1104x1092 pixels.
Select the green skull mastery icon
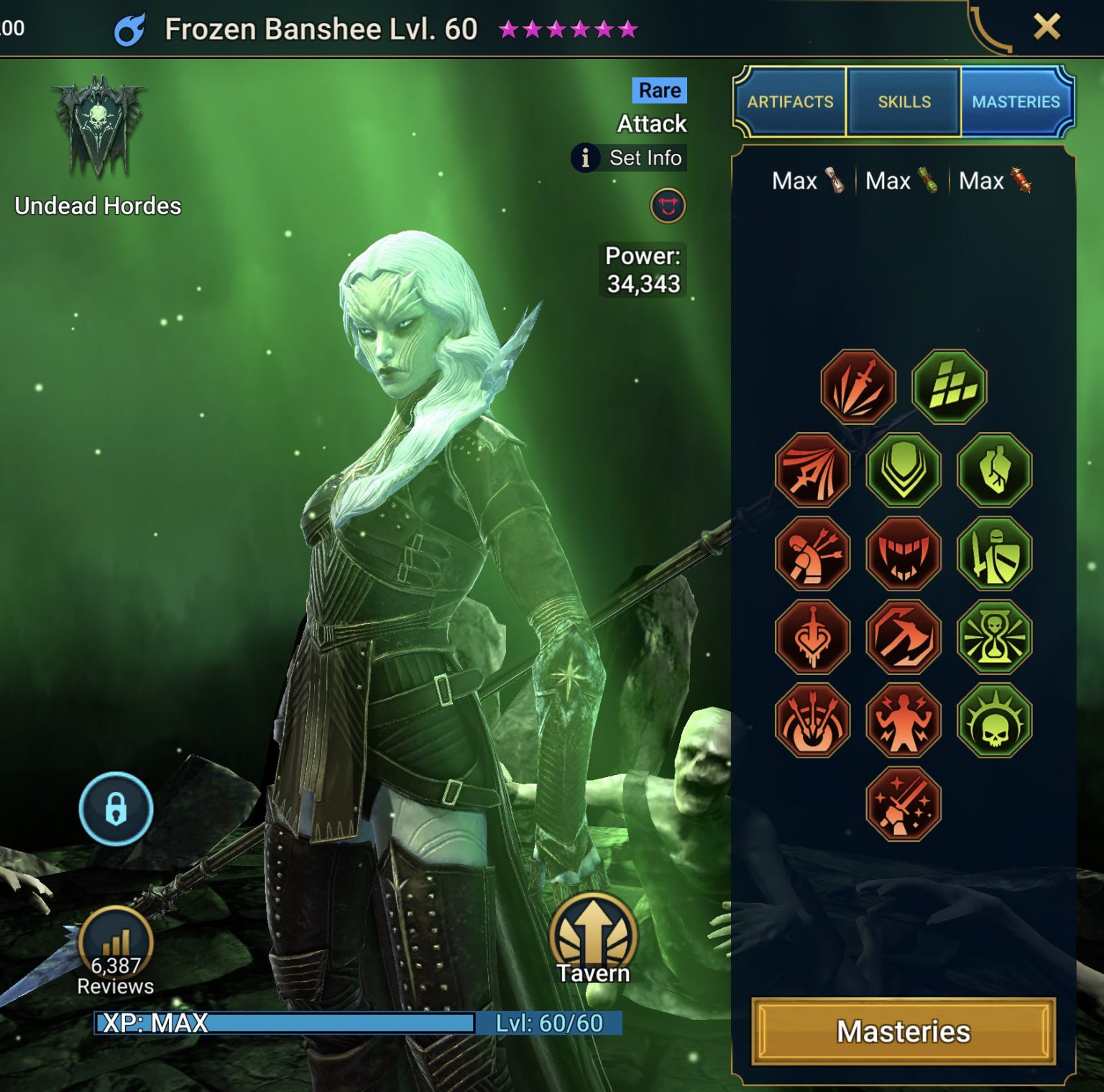(995, 720)
